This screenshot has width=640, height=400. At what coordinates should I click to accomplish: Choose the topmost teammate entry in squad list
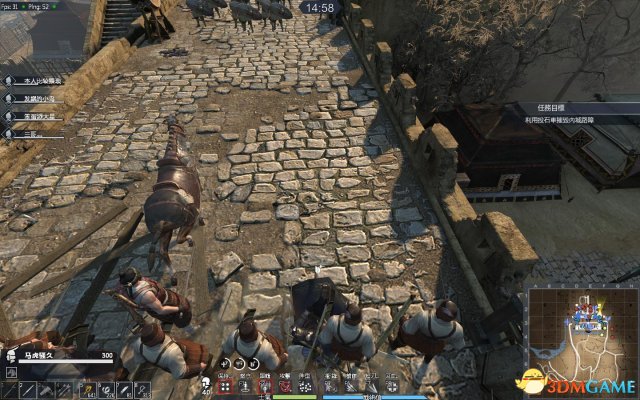point(38,79)
